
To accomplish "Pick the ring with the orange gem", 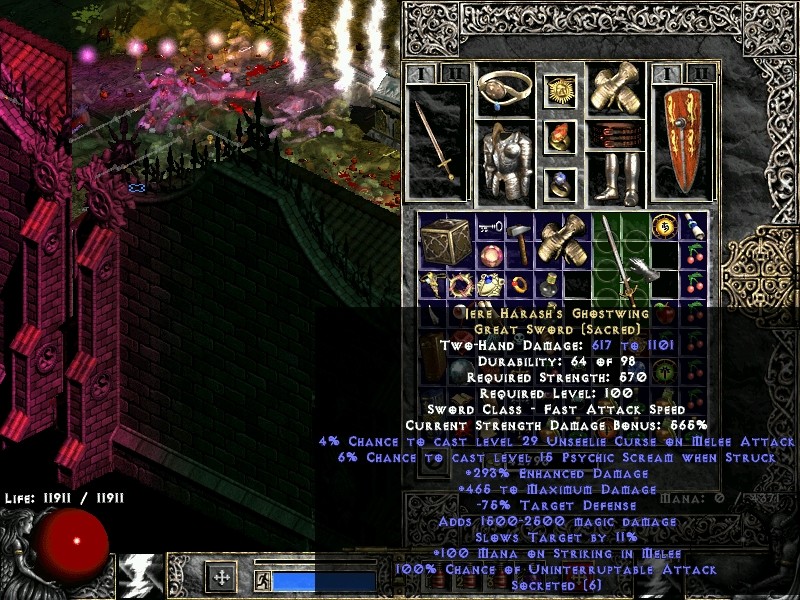I will click(560, 136).
